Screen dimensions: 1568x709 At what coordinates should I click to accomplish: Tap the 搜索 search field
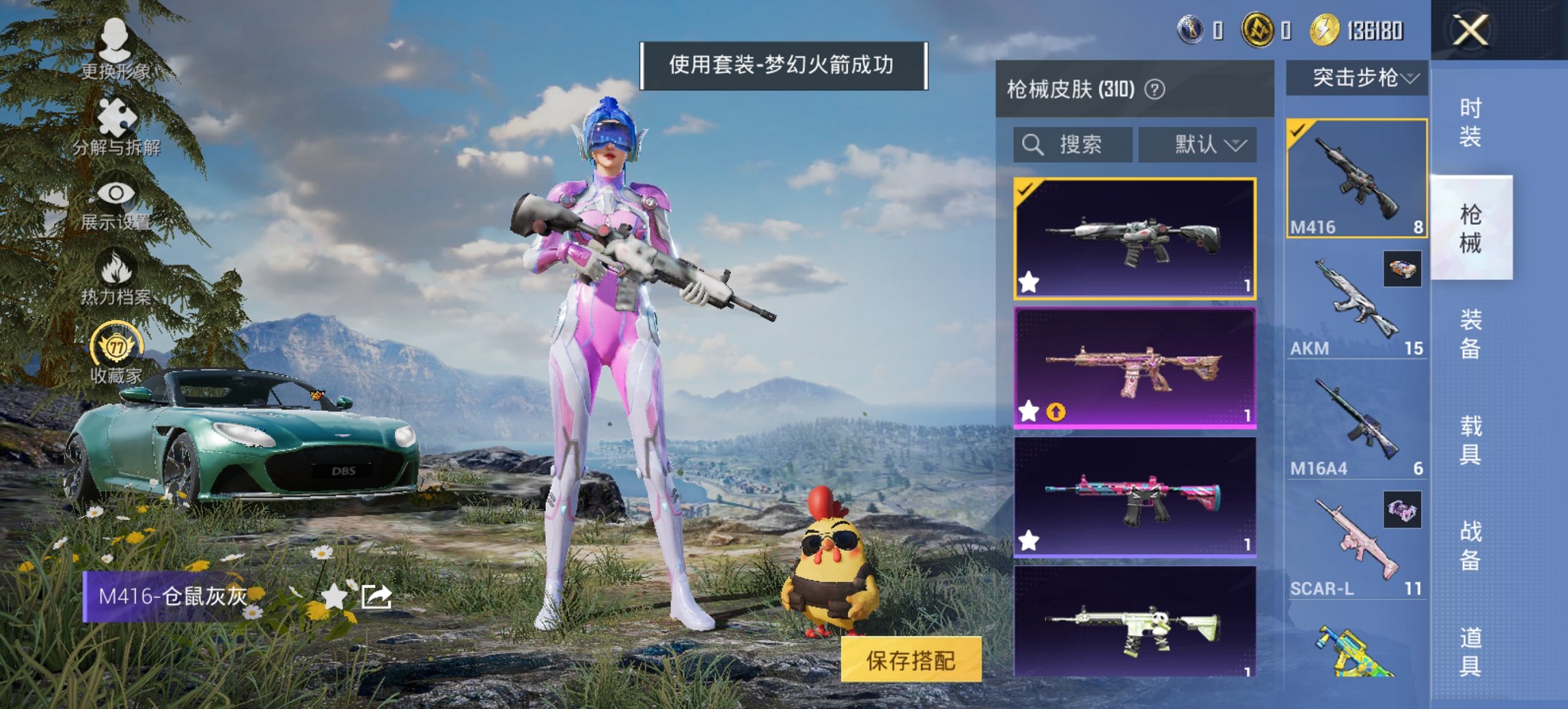tap(1073, 144)
